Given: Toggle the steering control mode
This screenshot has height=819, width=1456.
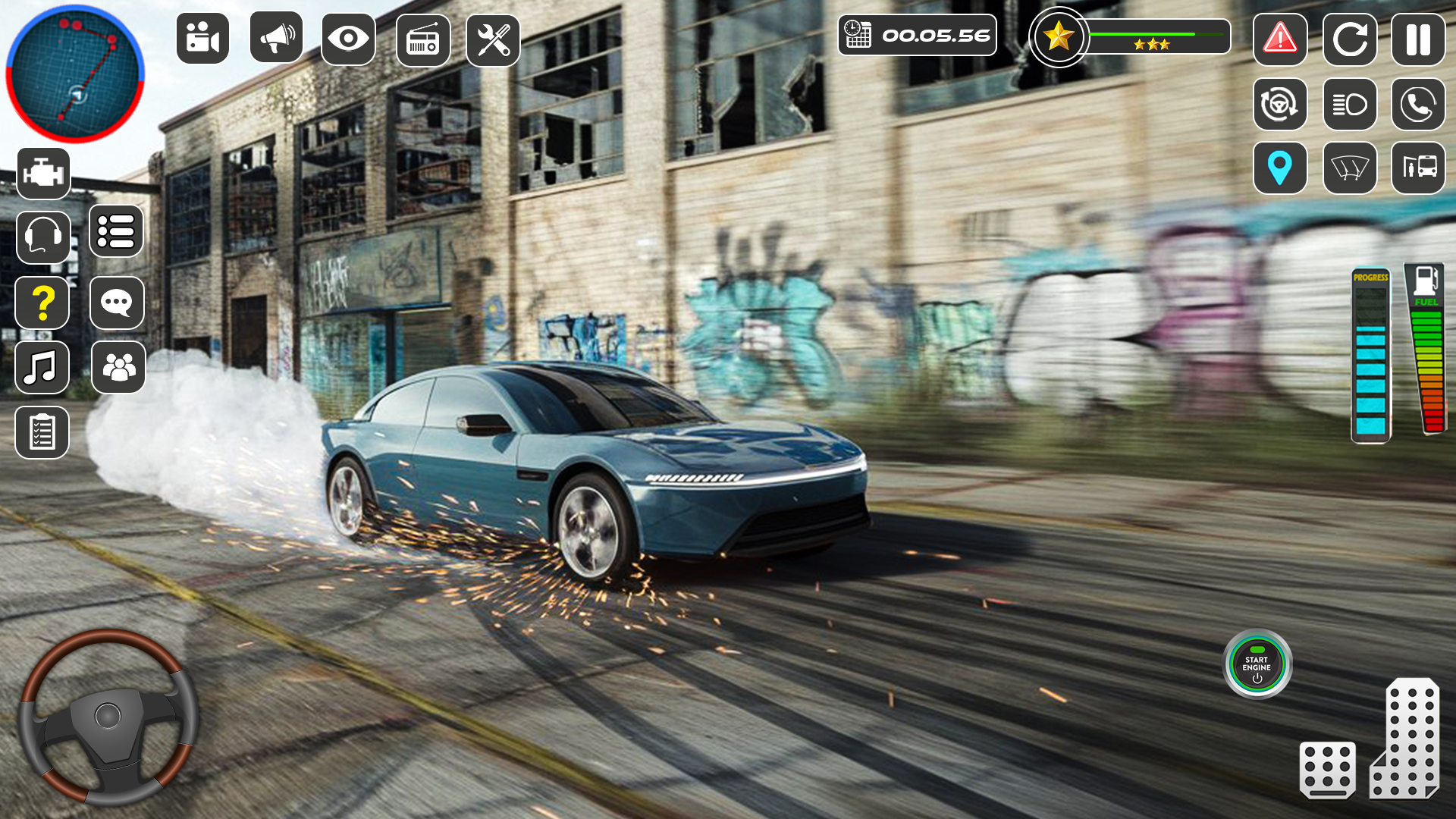Looking at the screenshot, I should [1281, 105].
